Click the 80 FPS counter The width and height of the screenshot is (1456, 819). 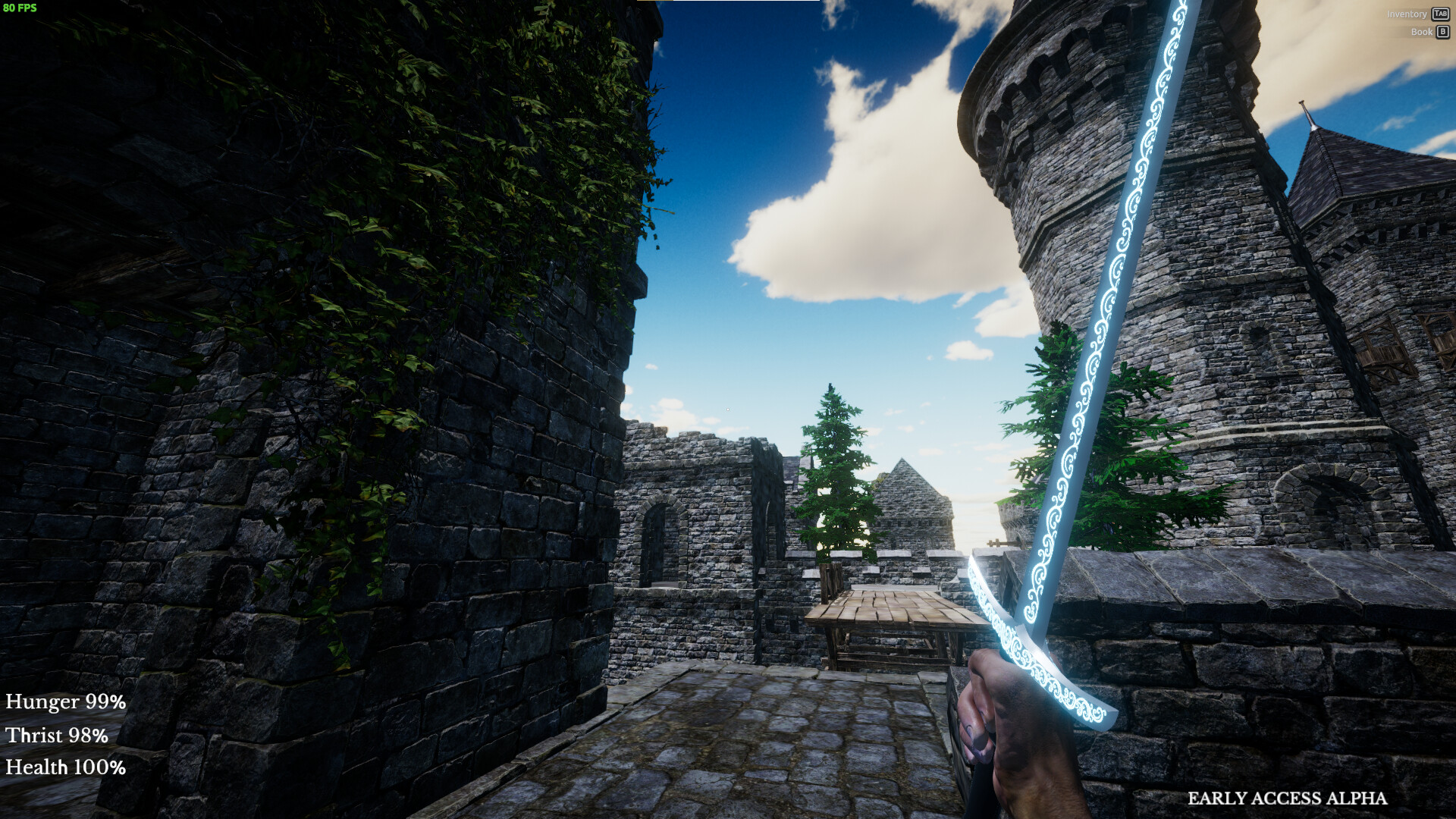(x=20, y=9)
